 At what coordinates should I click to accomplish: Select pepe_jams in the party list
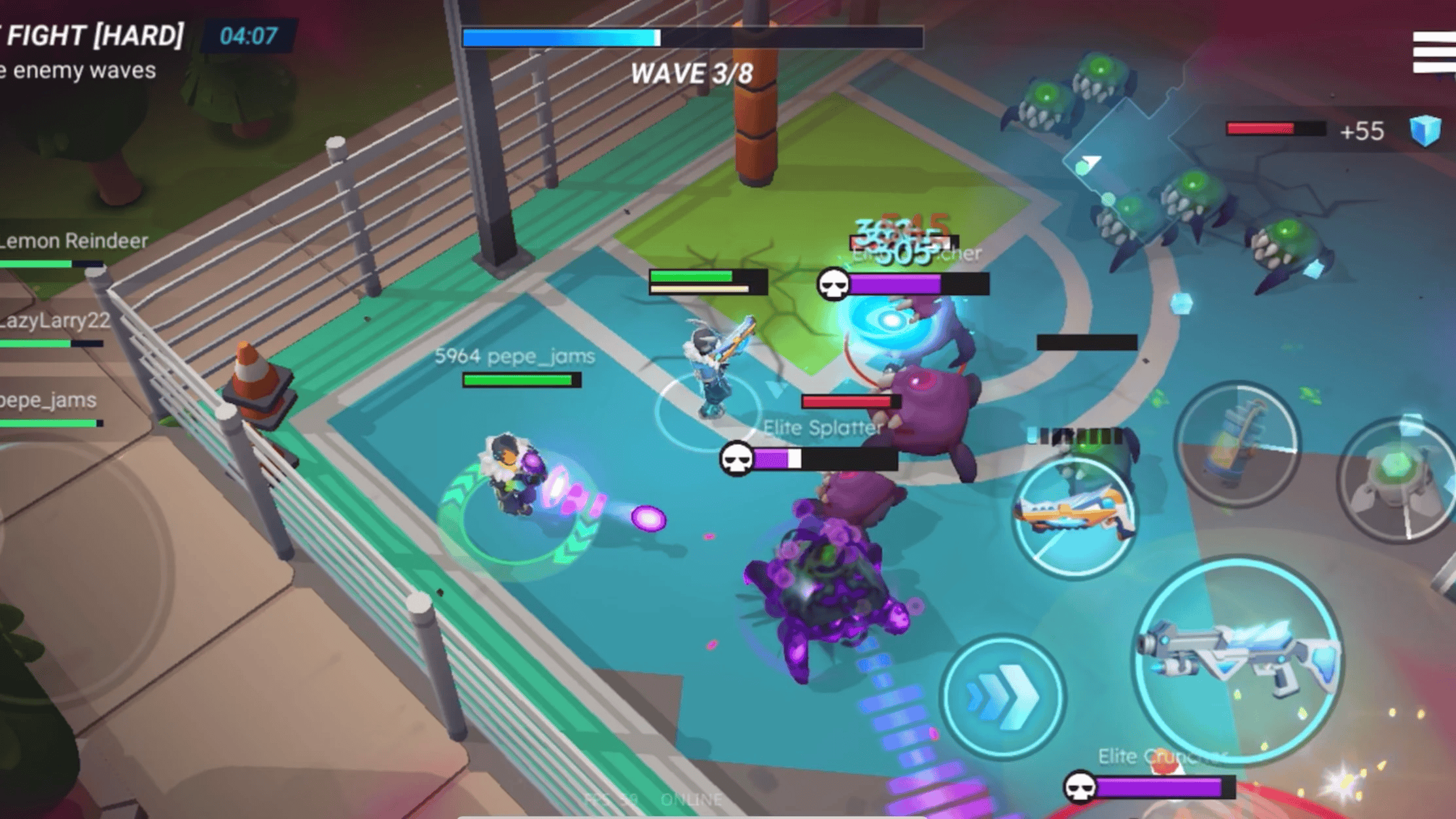[48, 400]
